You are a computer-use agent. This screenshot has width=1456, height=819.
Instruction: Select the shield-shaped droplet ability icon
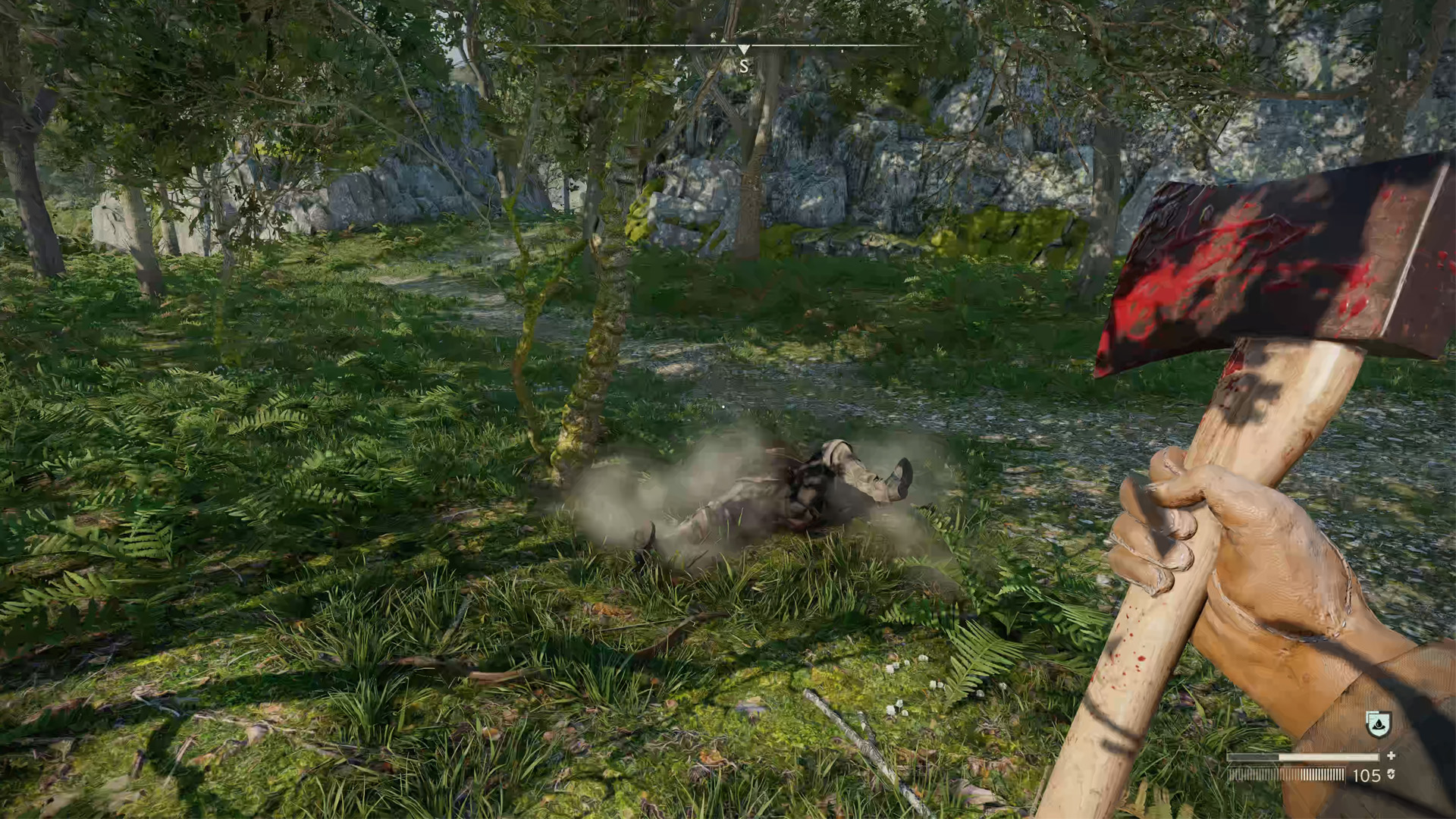click(1378, 724)
